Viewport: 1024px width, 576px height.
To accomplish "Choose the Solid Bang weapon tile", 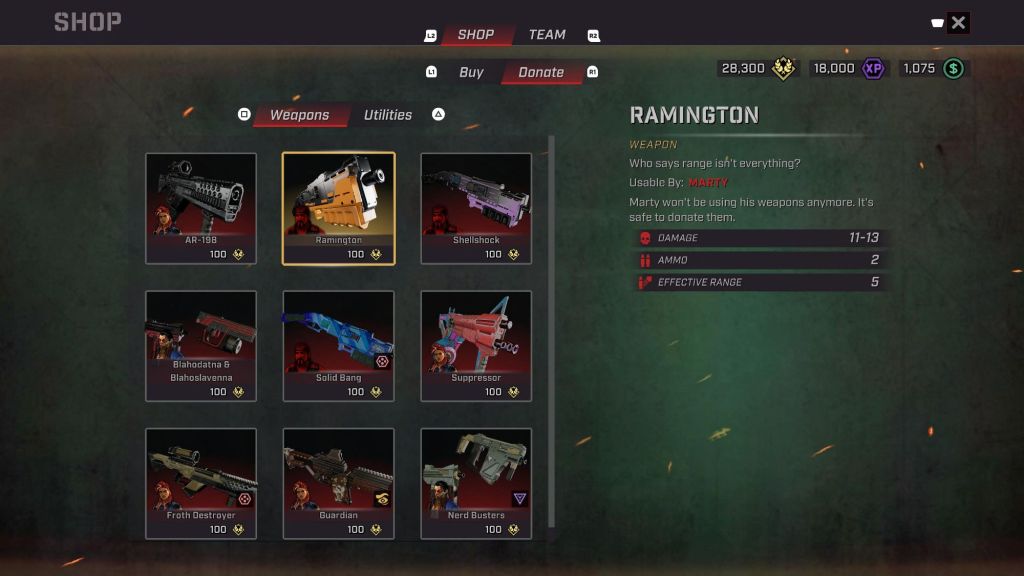I will tap(339, 346).
